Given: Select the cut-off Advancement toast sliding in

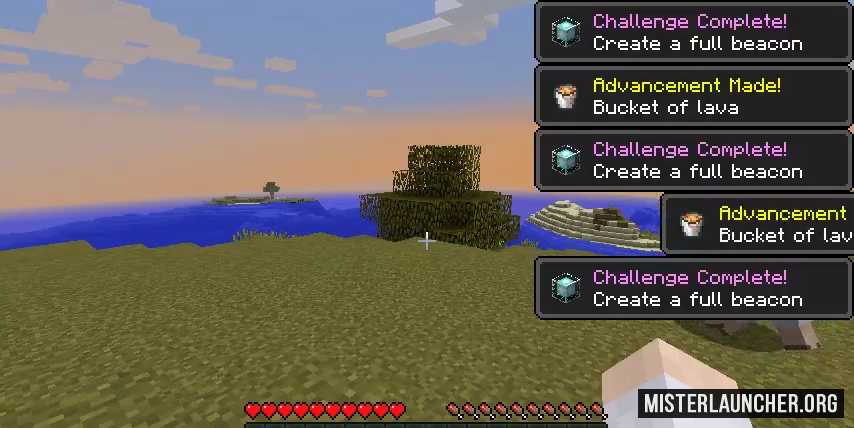Looking at the screenshot, I should 758,224.
